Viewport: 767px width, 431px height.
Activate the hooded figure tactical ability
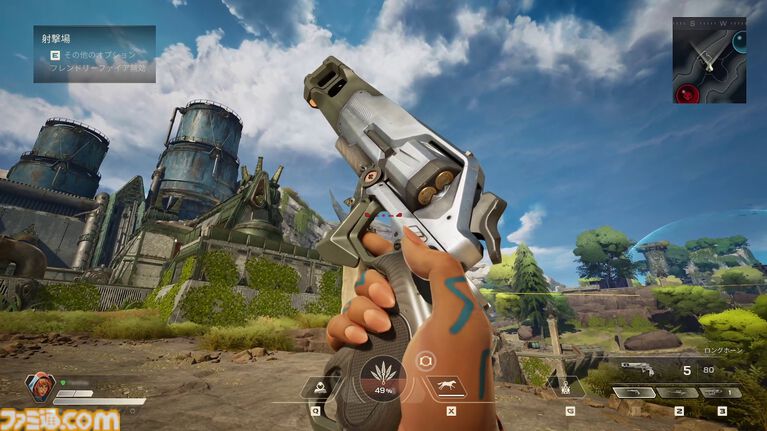pos(317,386)
